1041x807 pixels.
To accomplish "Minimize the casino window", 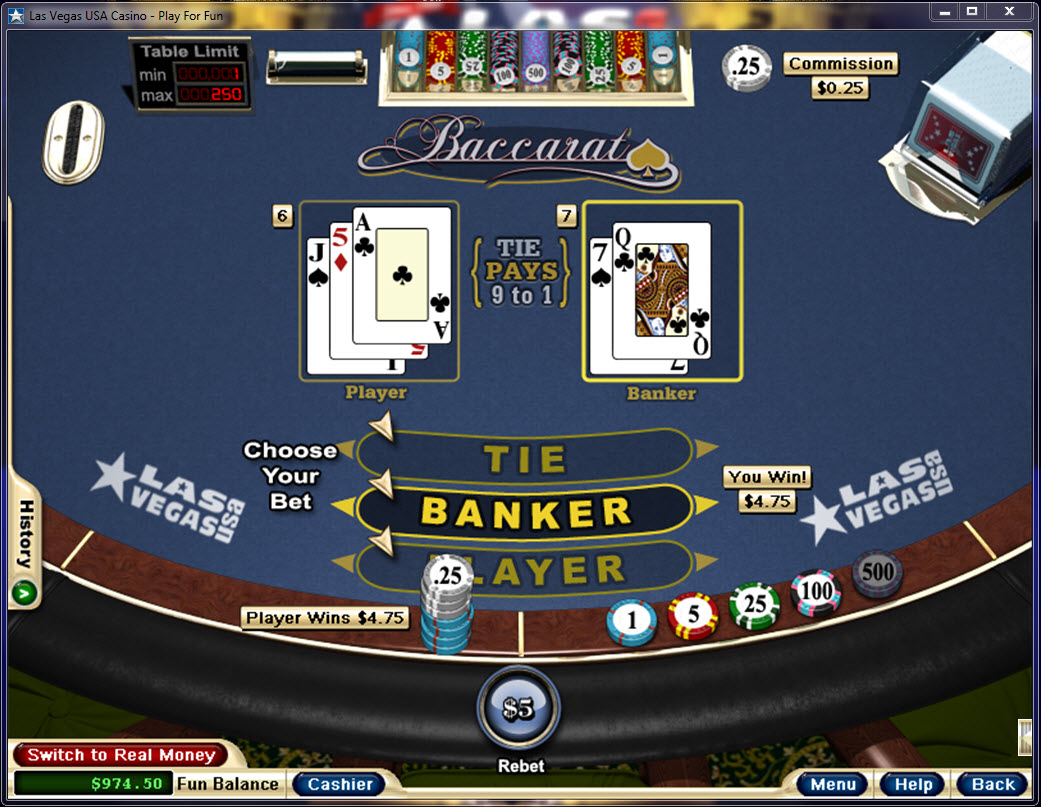I will (944, 11).
